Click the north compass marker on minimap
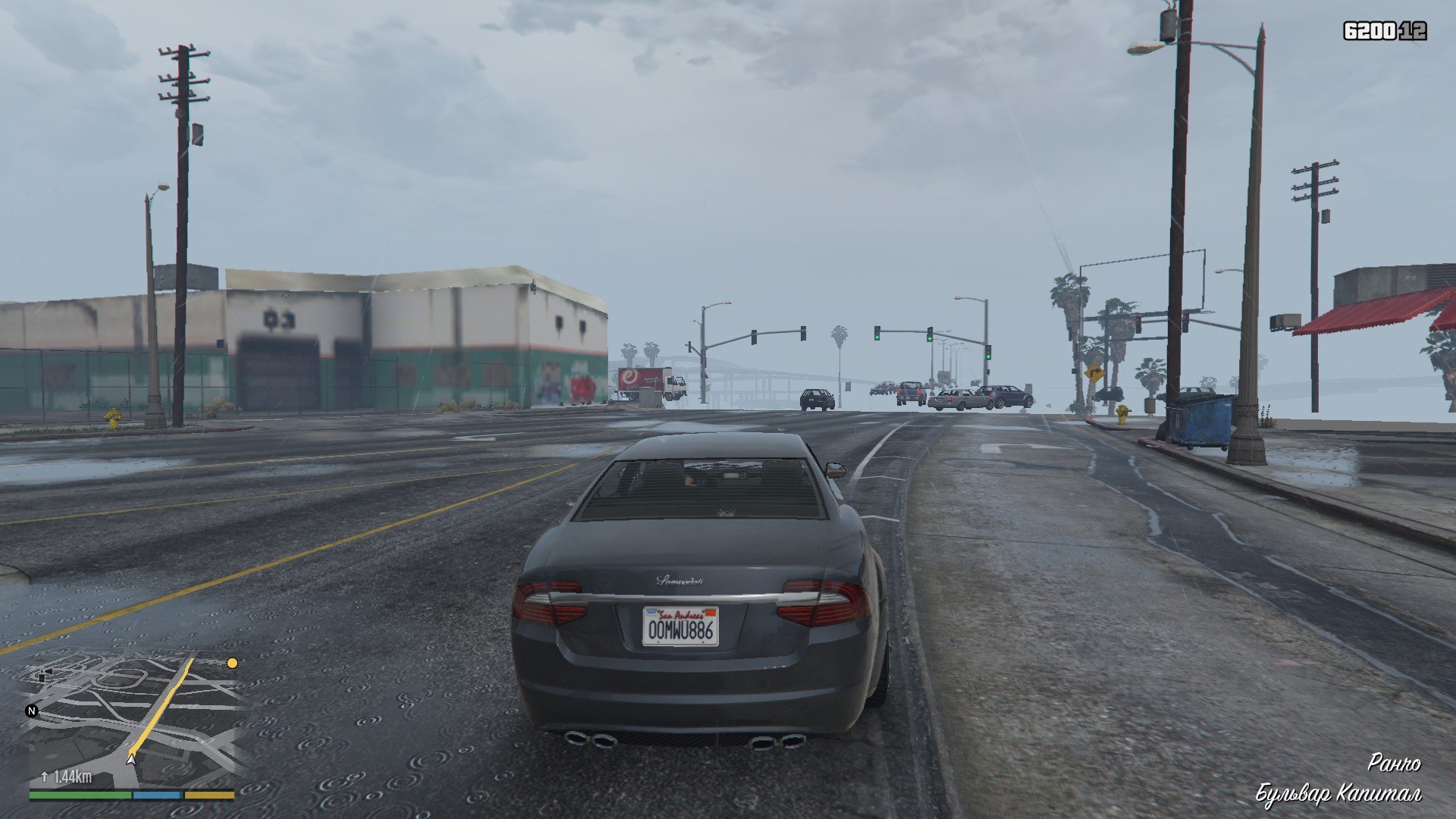This screenshot has width=1456, height=819. click(x=32, y=711)
